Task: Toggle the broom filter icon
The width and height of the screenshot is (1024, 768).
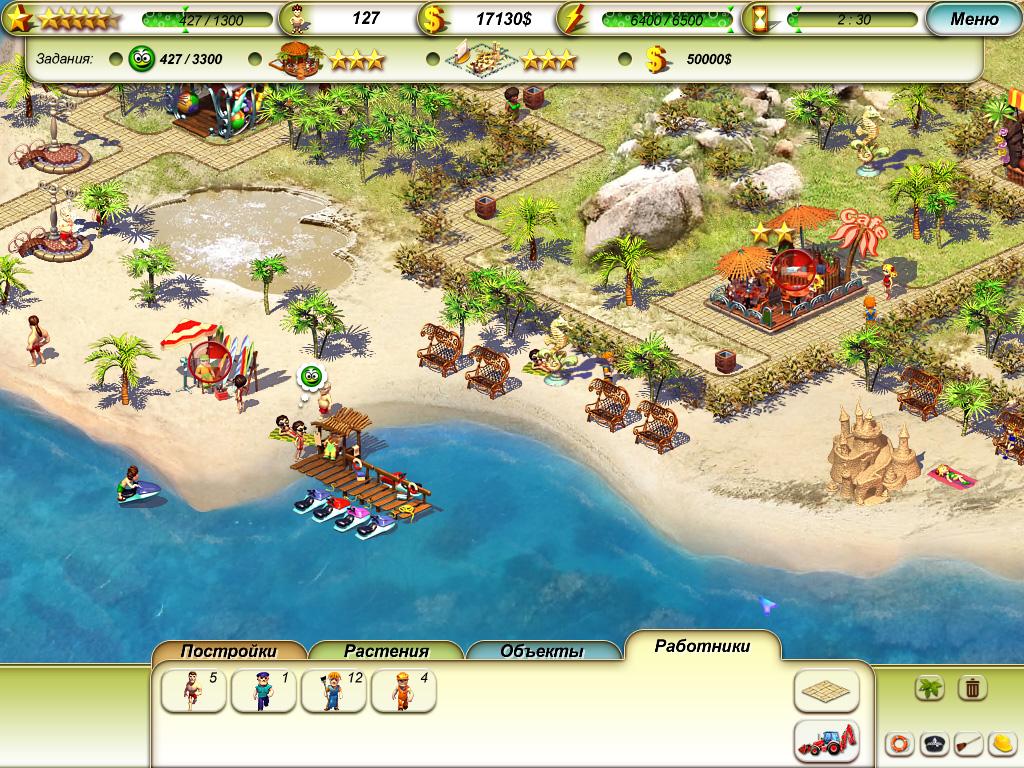Action: 968,744
